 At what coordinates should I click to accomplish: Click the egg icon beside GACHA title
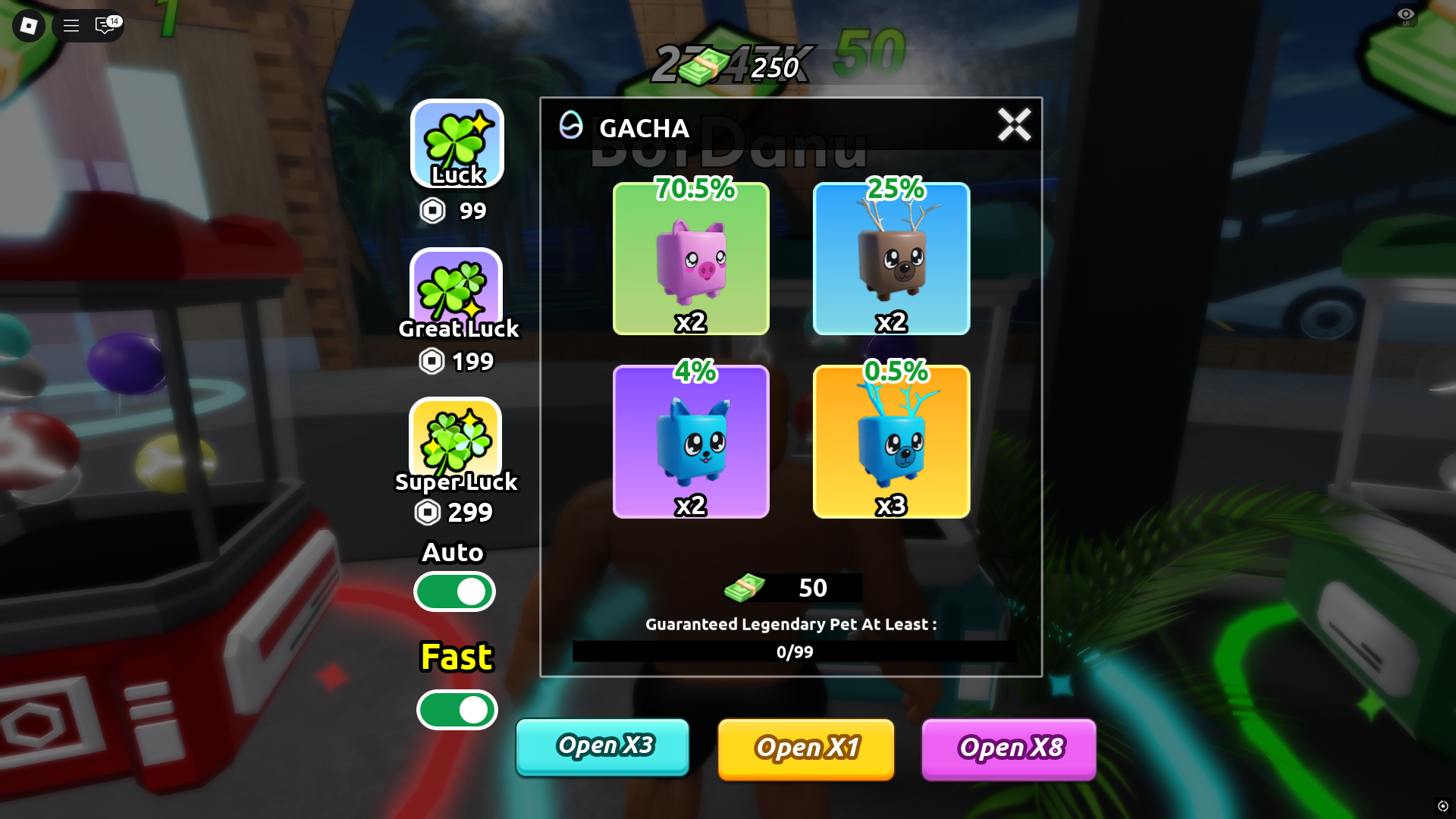(x=571, y=127)
